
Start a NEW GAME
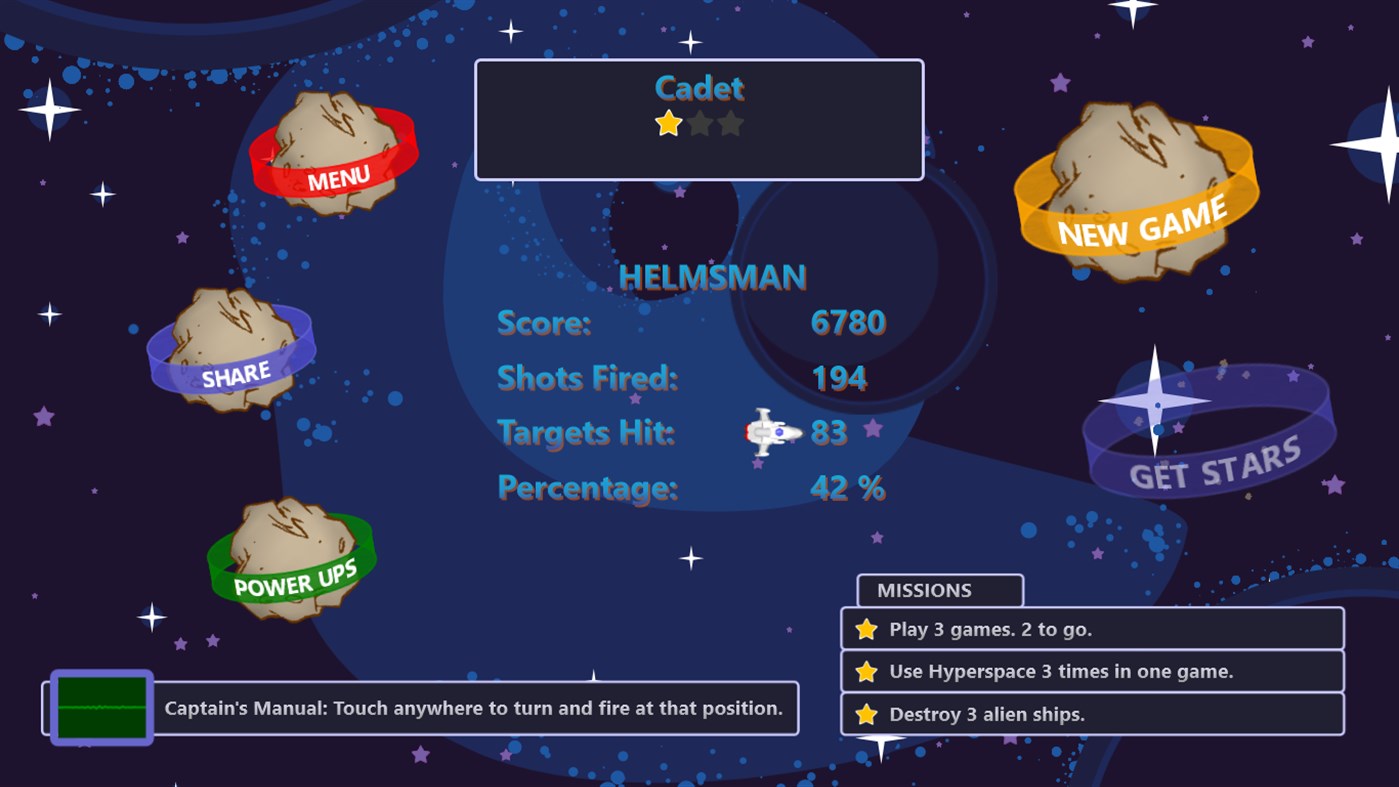point(1138,194)
